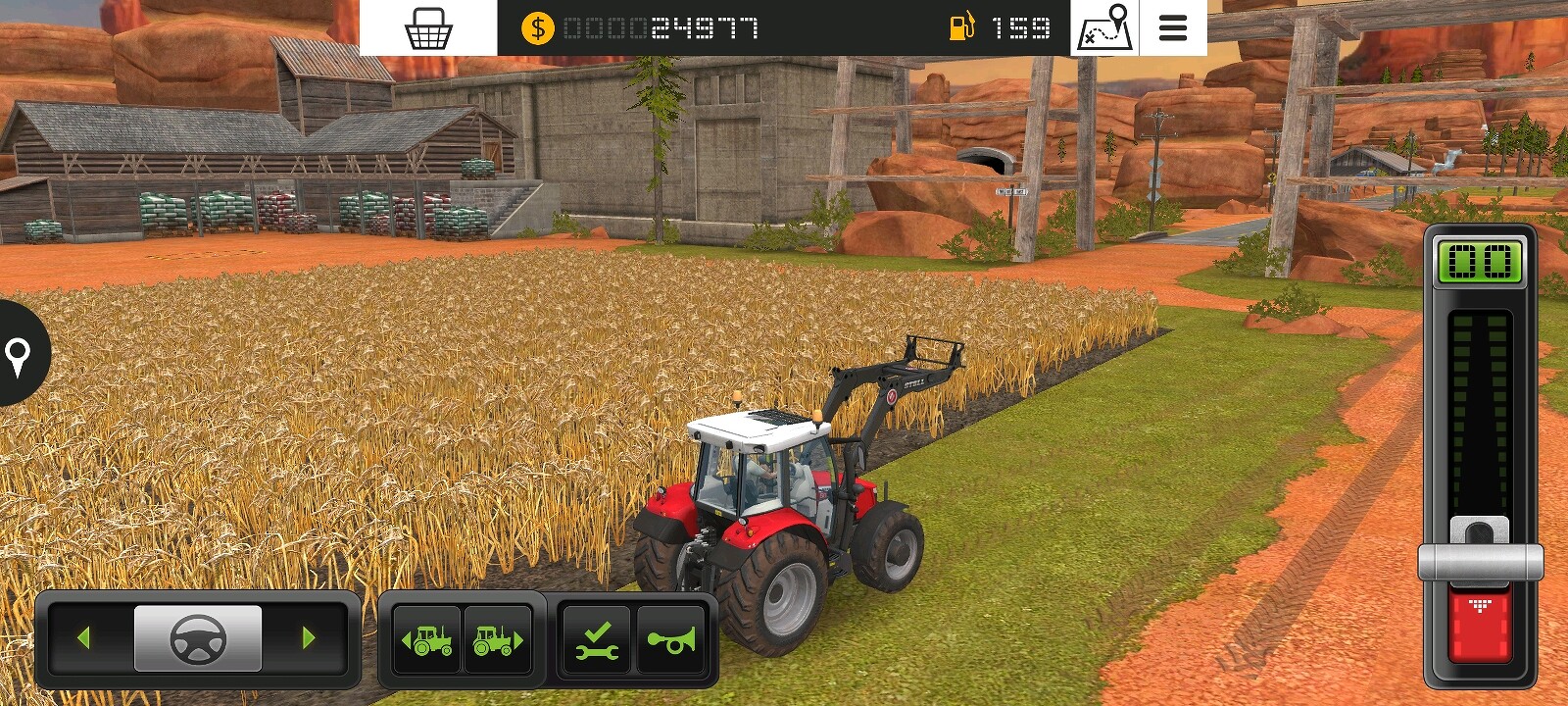Steer right with the right arrow
The image size is (1568, 706).
tap(309, 638)
